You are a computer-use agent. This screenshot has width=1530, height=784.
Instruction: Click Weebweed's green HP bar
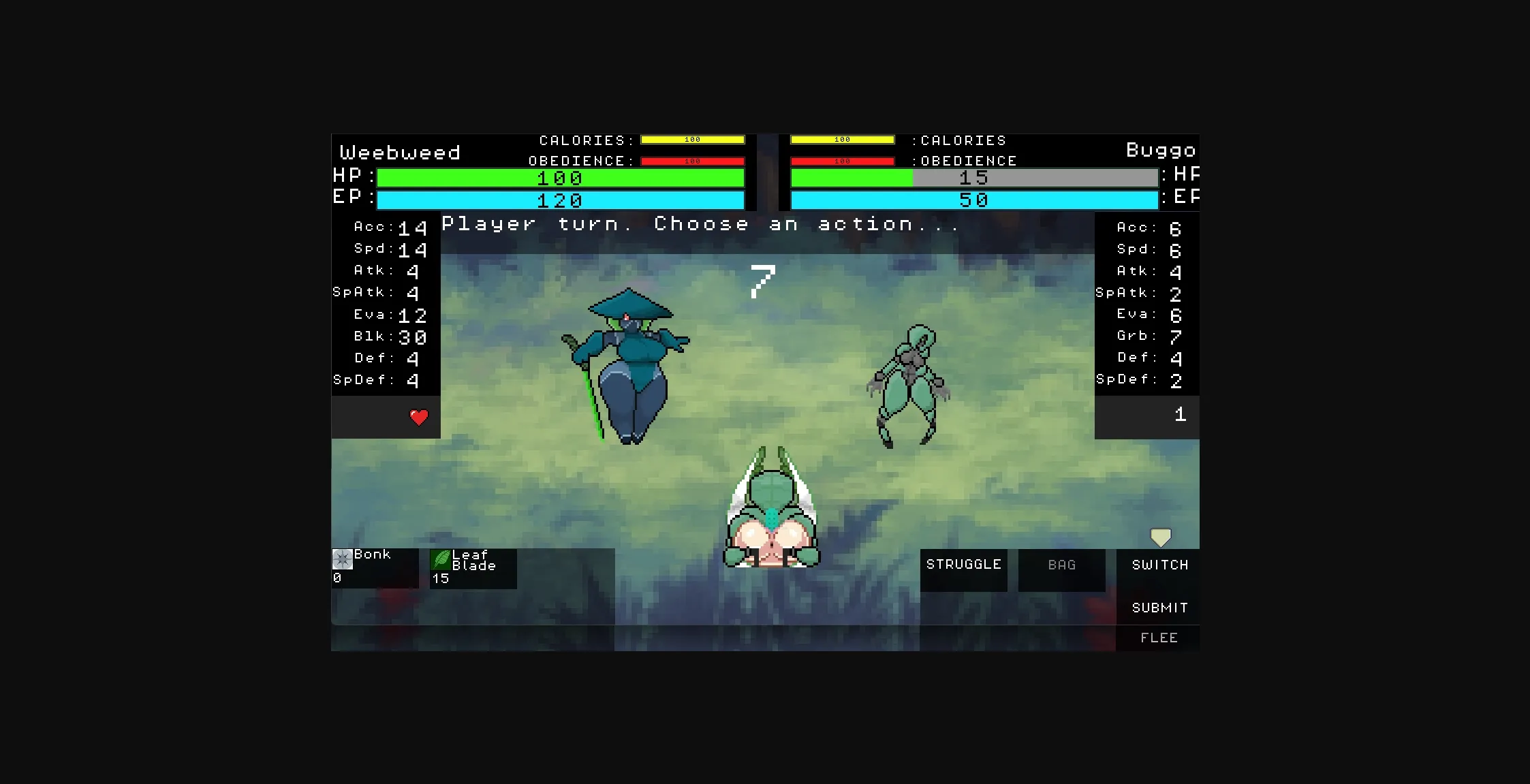(x=559, y=178)
